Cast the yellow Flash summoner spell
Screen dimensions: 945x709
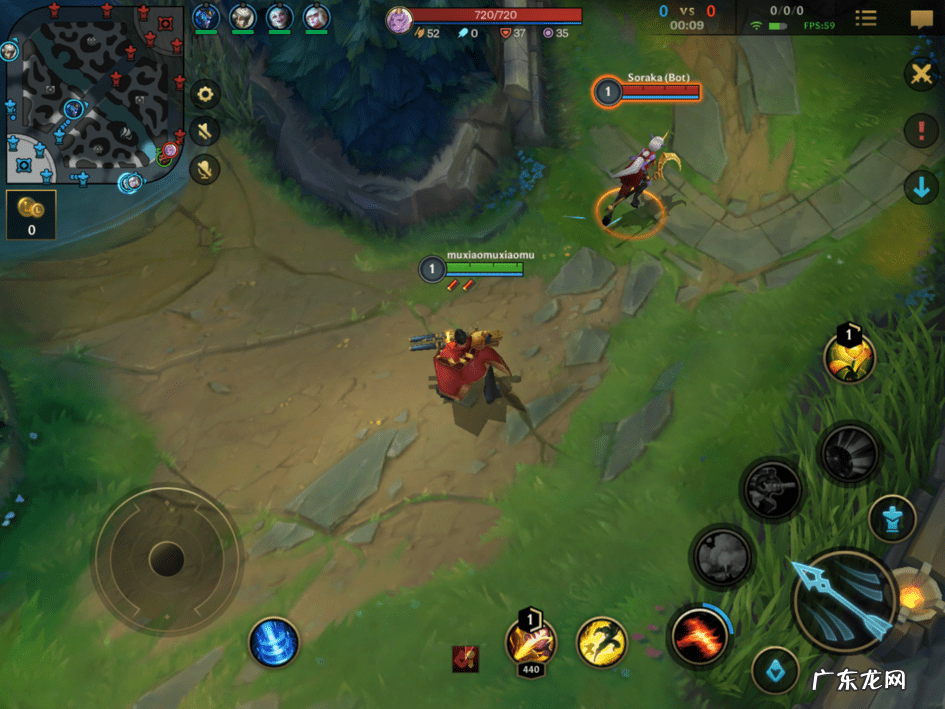[x=602, y=641]
